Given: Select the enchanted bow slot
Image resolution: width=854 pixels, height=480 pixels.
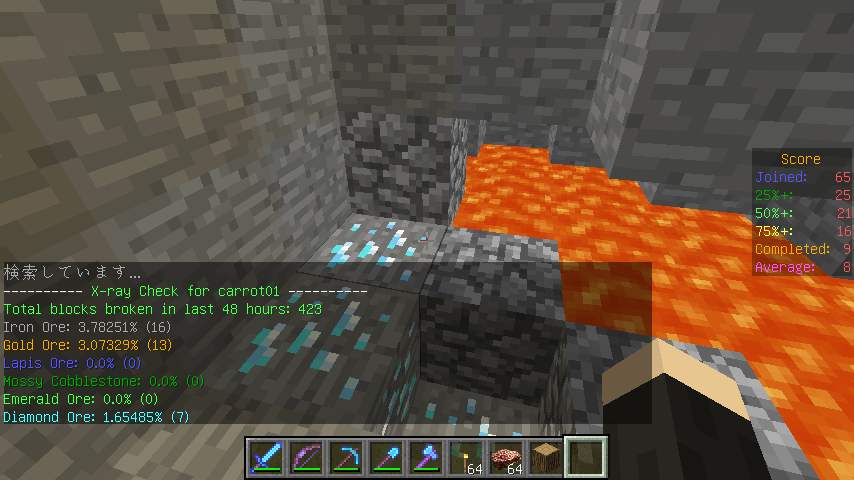Looking at the screenshot, I should coord(306,457).
